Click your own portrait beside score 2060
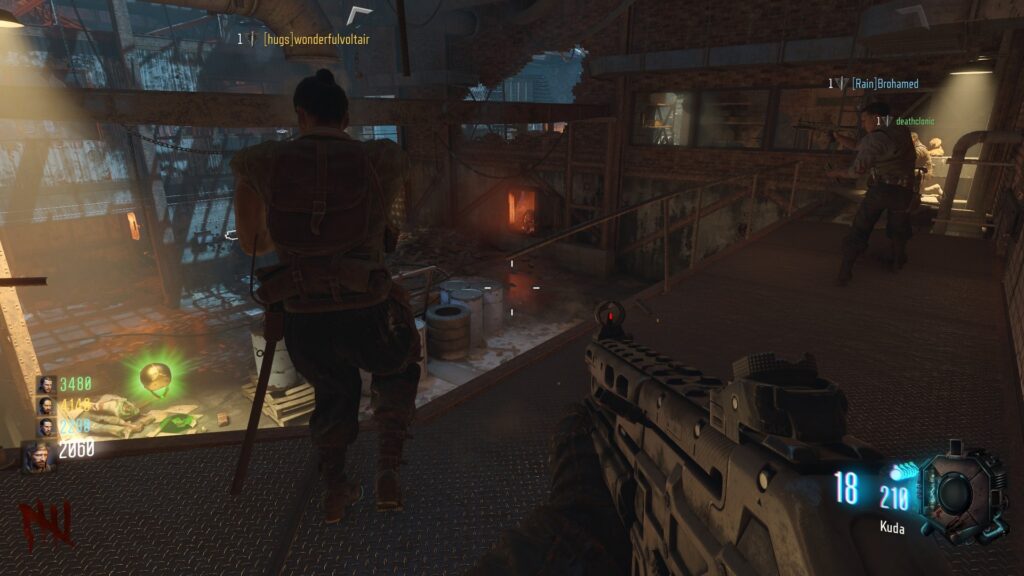Screen dimensions: 1024x576 39,455
